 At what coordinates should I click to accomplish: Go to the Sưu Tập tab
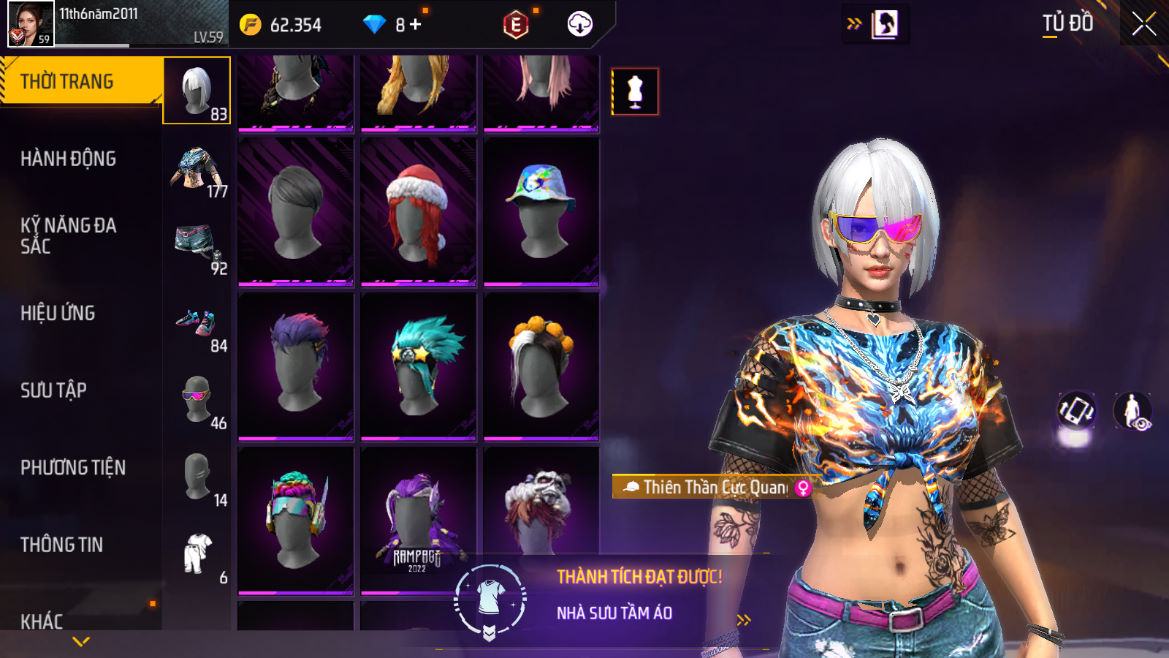[x=54, y=390]
